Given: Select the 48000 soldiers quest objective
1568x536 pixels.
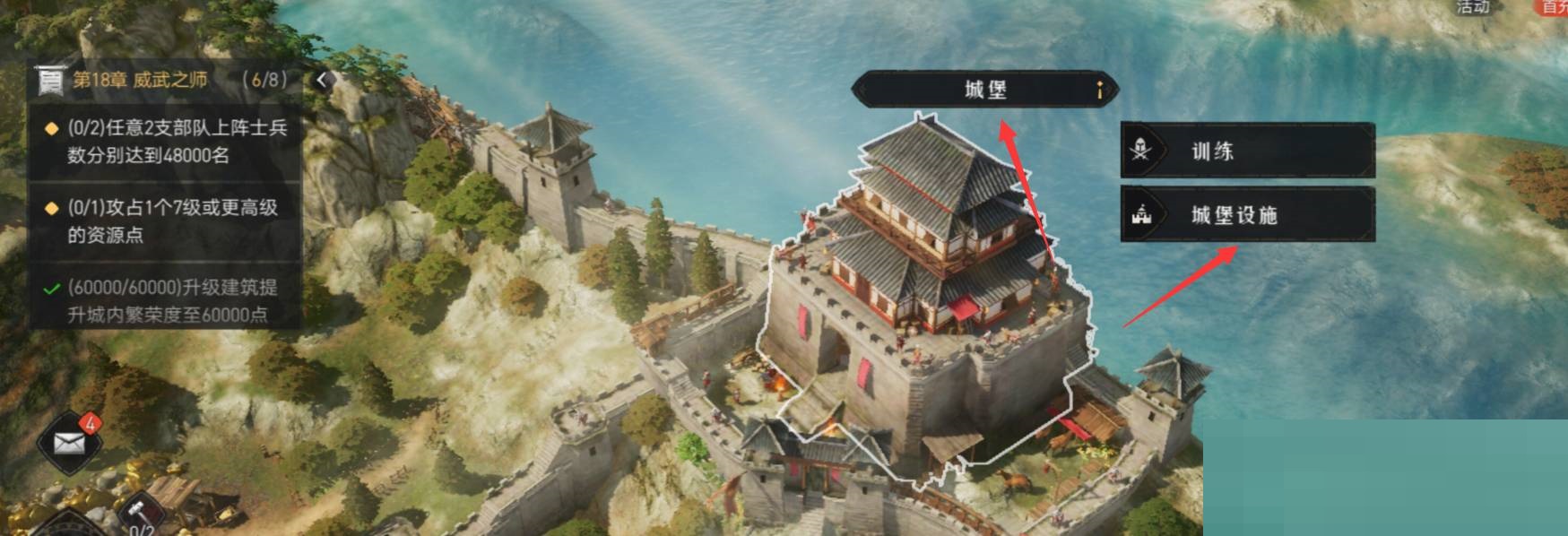Looking at the screenshot, I should pos(167,142).
